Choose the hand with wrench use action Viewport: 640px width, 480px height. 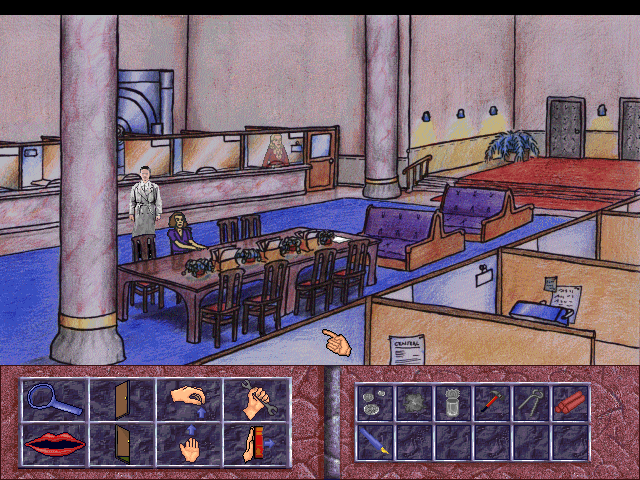(256, 400)
